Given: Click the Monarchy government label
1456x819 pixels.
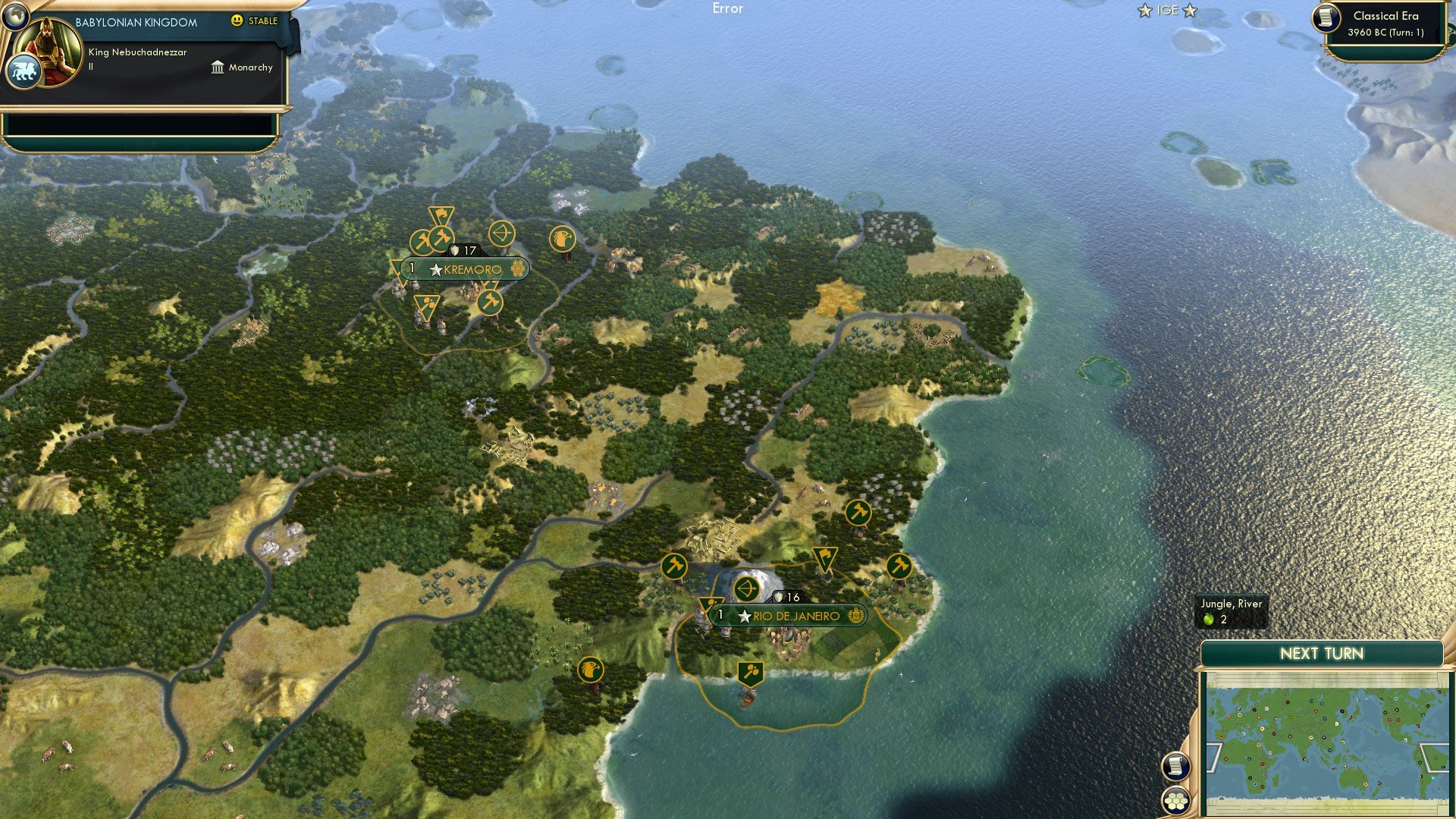Looking at the screenshot, I should pos(250,67).
